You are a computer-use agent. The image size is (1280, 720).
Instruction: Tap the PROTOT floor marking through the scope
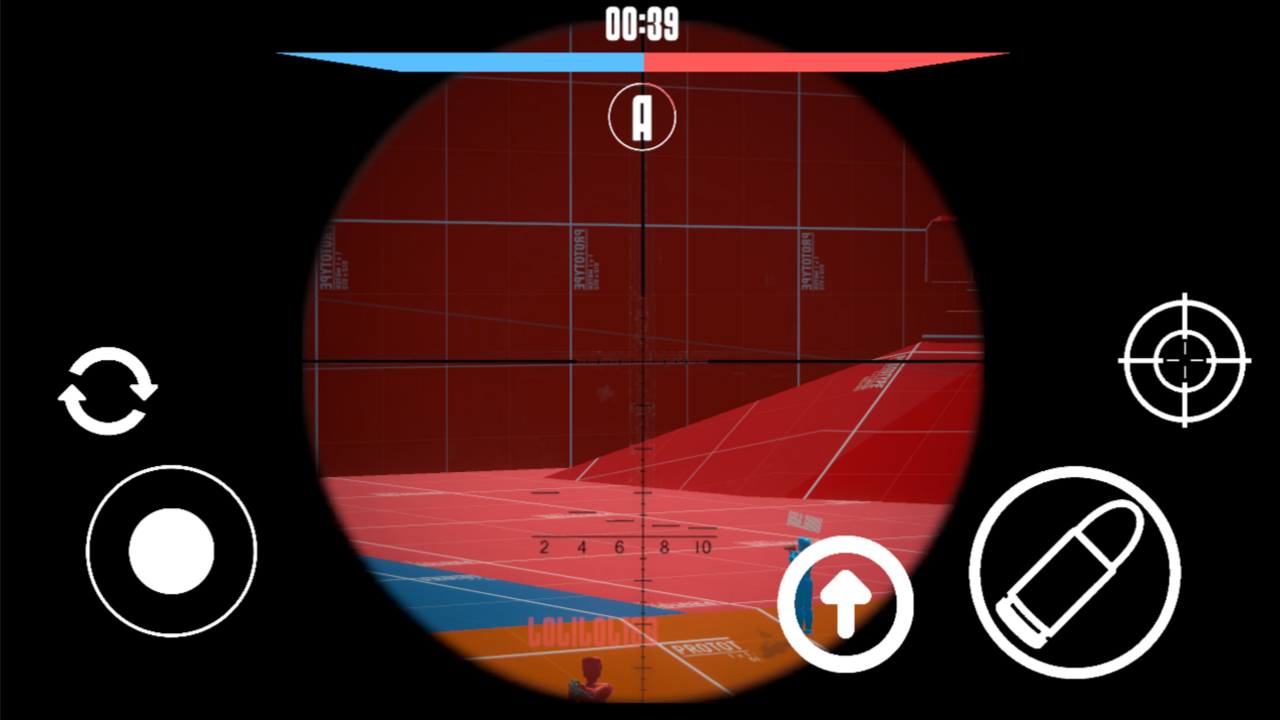pos(703,648)
